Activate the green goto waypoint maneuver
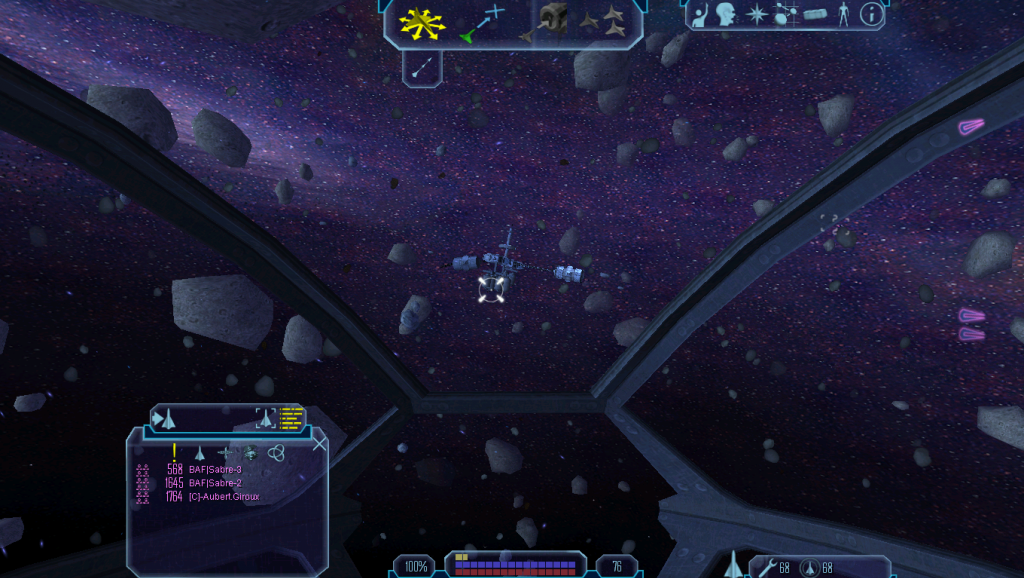Viewport: 1024px width, 578px height. pyautogui.click(x=481, y=23)
